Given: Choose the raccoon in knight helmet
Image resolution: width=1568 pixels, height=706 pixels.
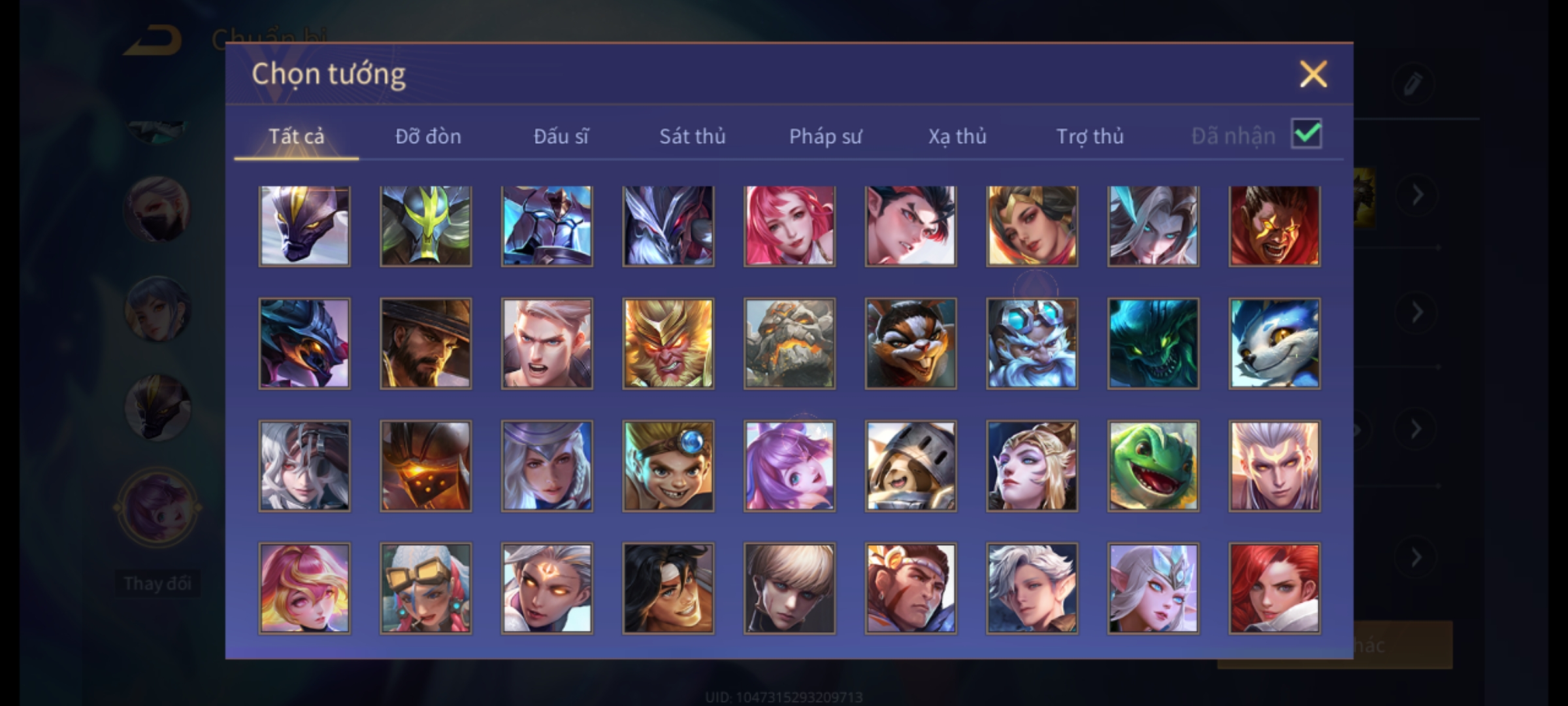Looking at the screenshot, I should pyautogui.click(x=911, y=465).
